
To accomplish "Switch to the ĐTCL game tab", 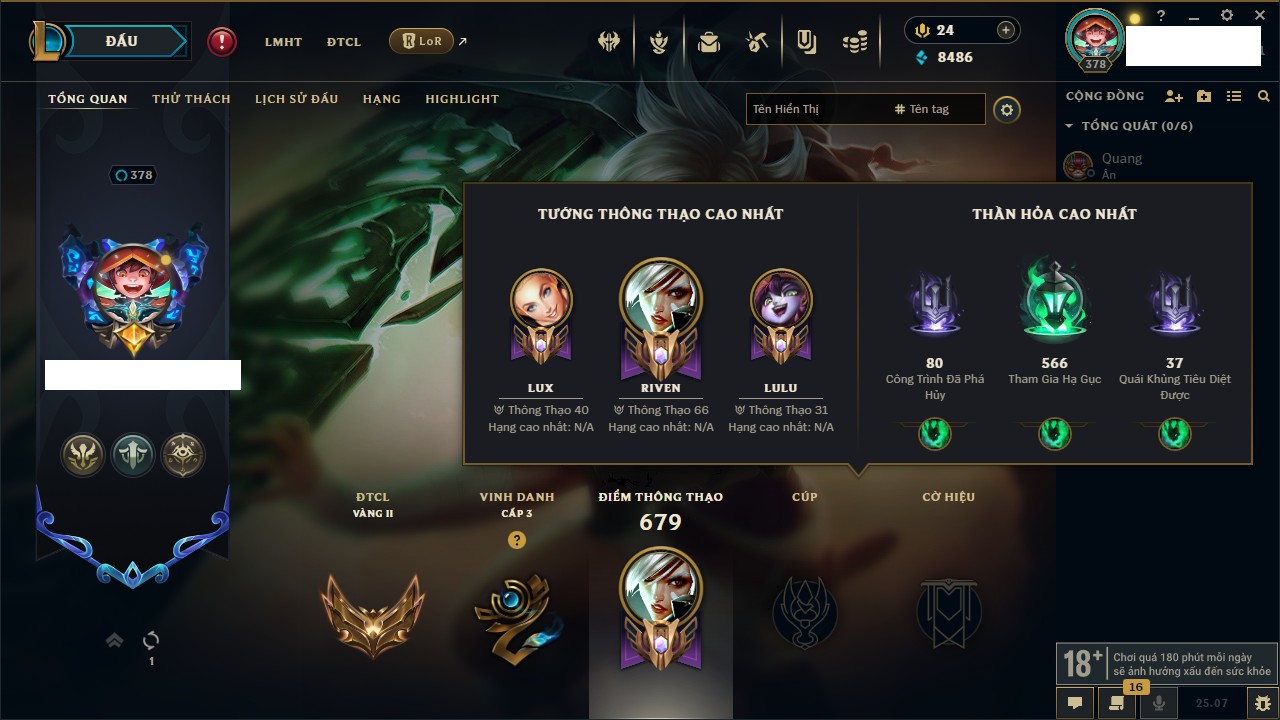I will (x=344, y=42).
